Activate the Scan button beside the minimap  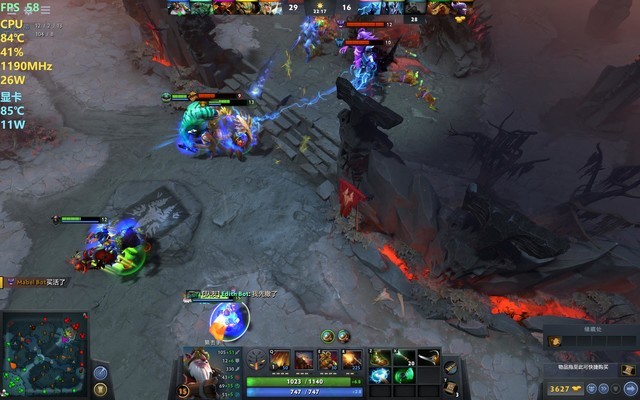100,373
